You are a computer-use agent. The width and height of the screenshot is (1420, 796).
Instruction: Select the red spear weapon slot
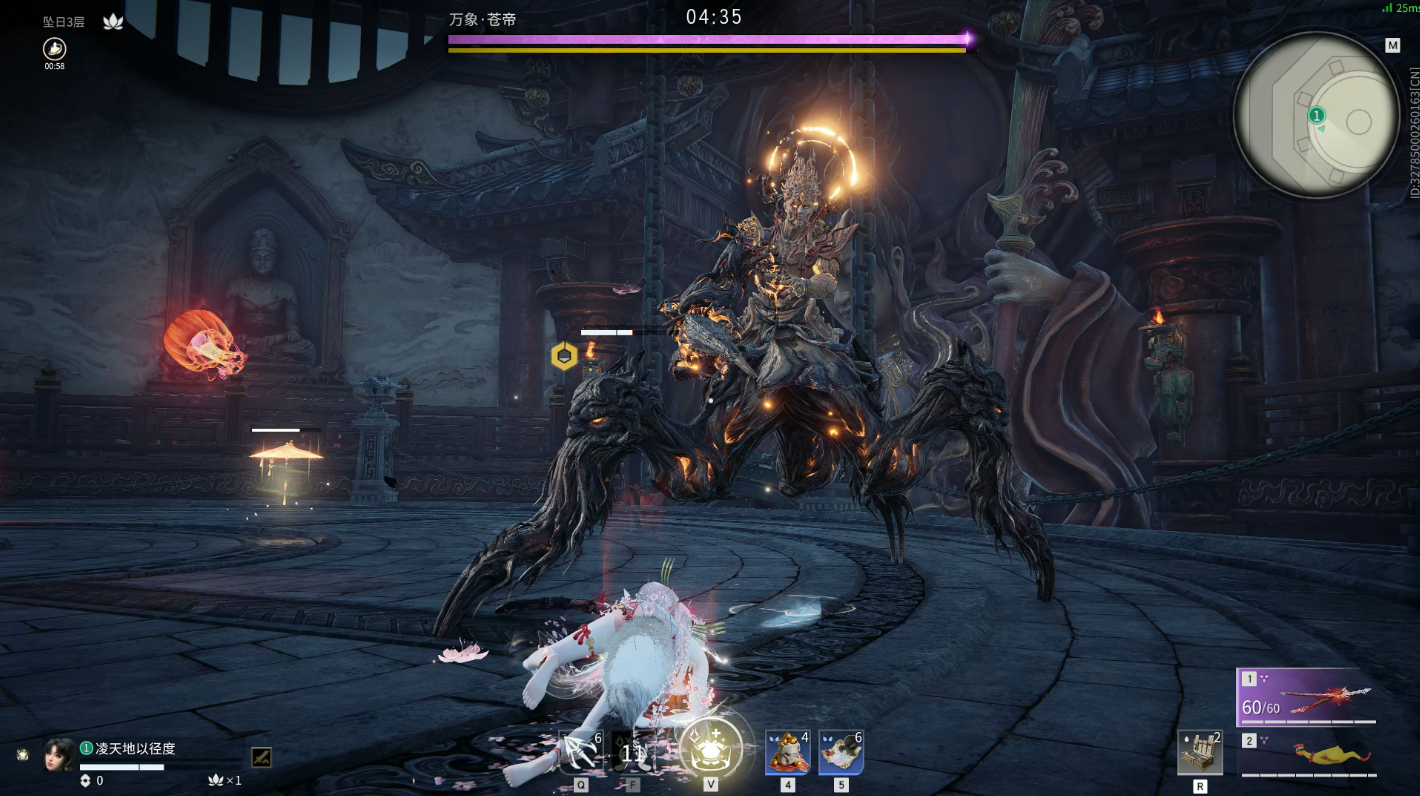[x=1306, y=696]
